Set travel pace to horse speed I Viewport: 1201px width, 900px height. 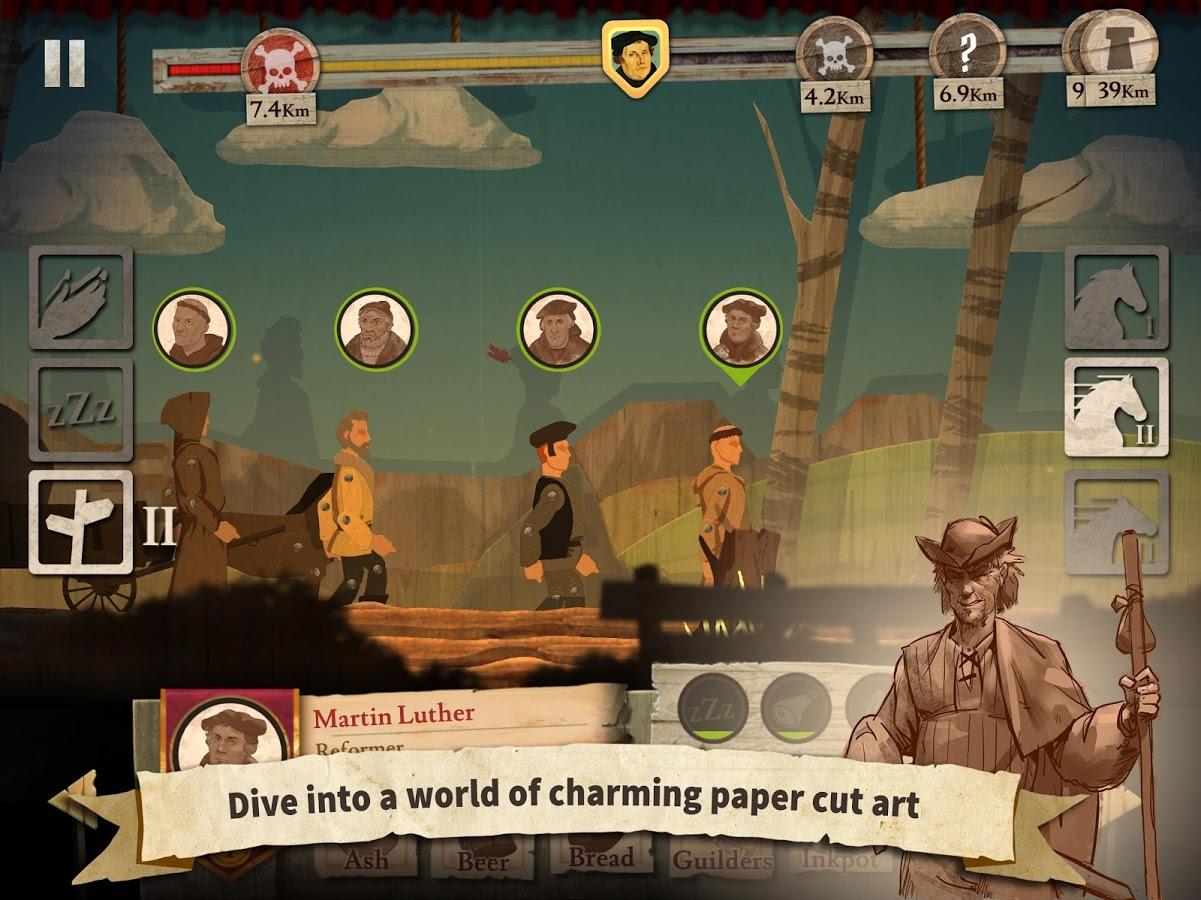point(1116,297)
